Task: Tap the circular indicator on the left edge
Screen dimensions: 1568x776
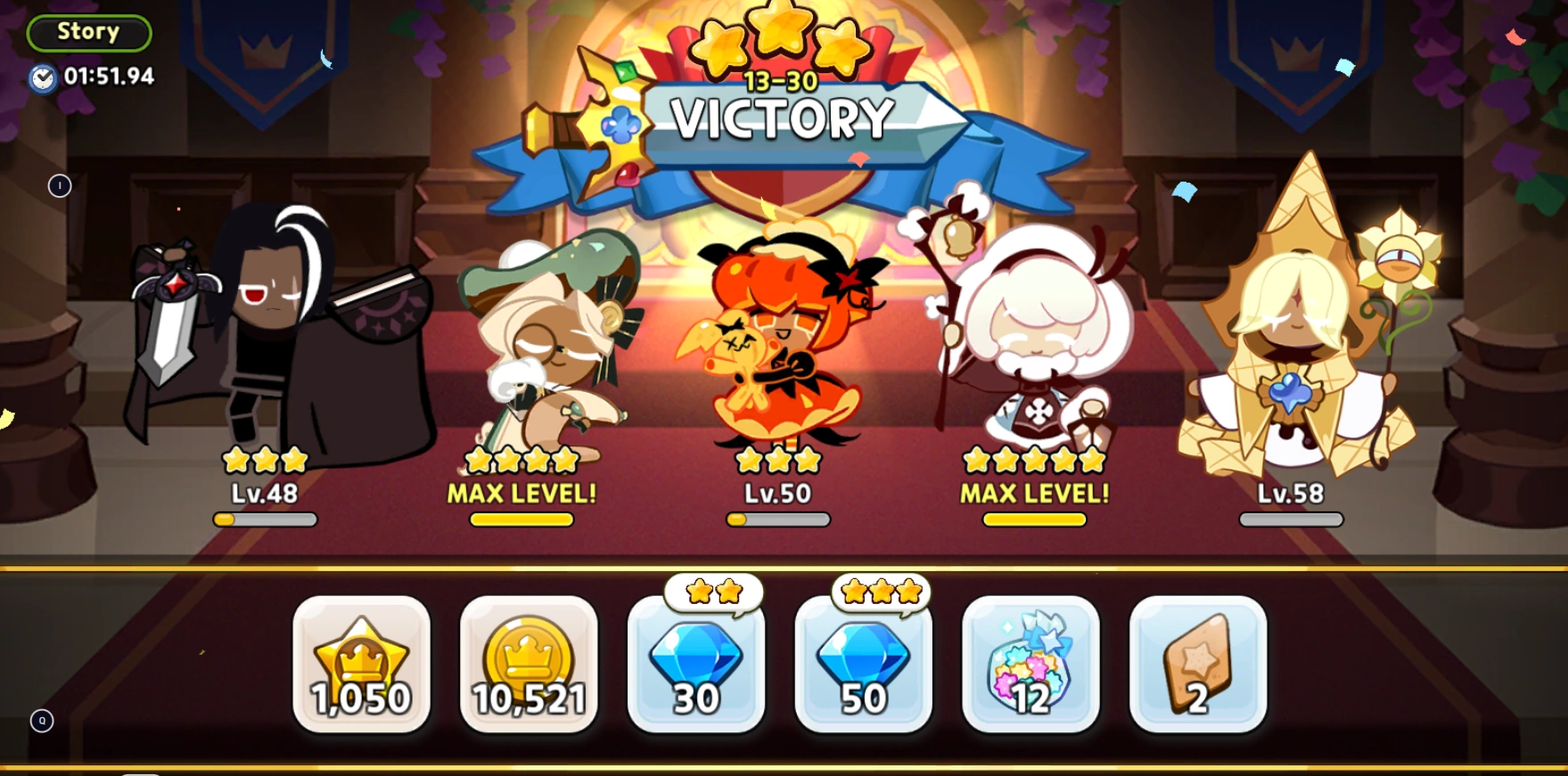Action: tap(58, 186)
